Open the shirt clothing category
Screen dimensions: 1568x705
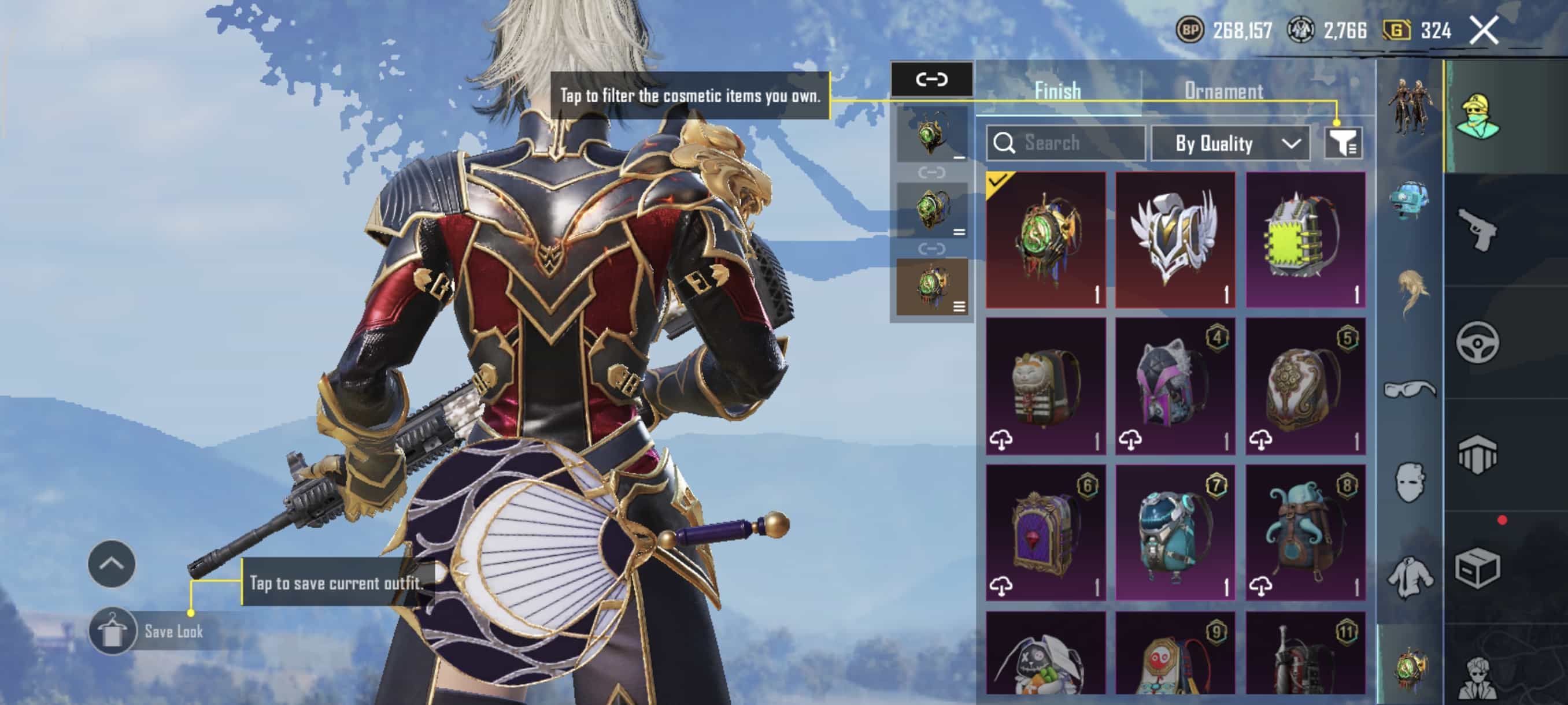pos(1410,578)
